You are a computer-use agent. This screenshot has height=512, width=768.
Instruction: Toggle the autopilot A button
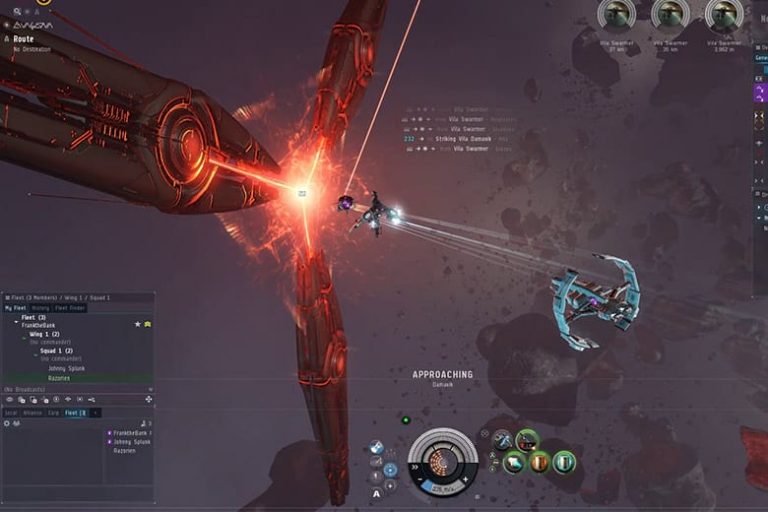pos(376,493)
